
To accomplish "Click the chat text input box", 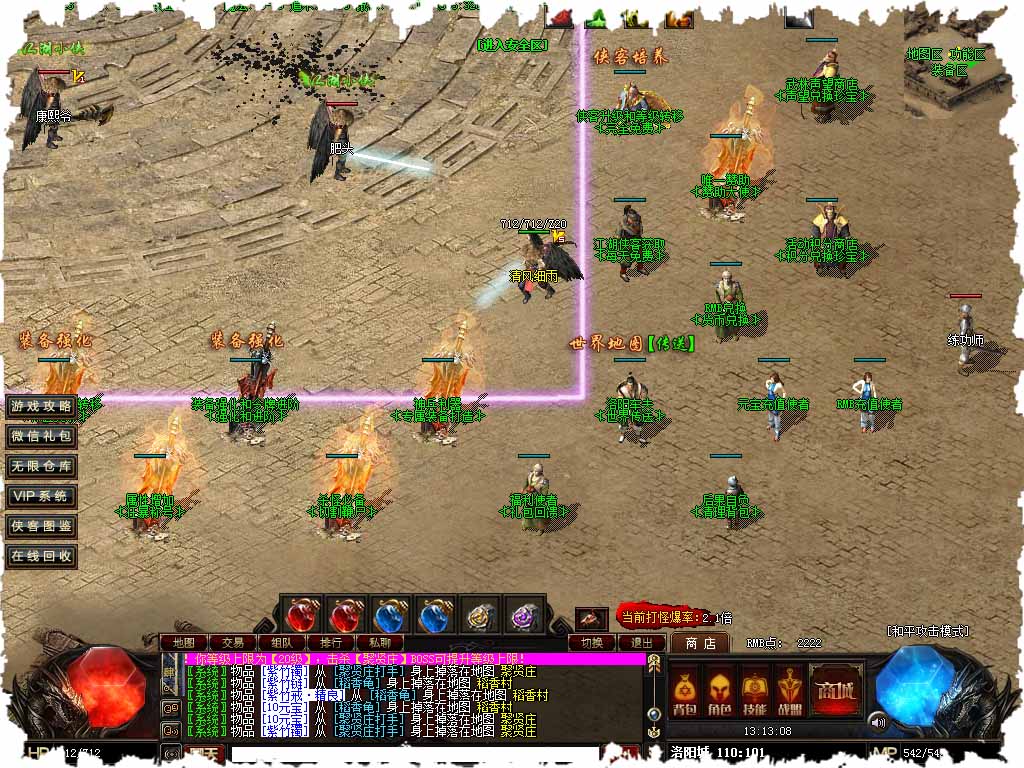I will [420, 753].
